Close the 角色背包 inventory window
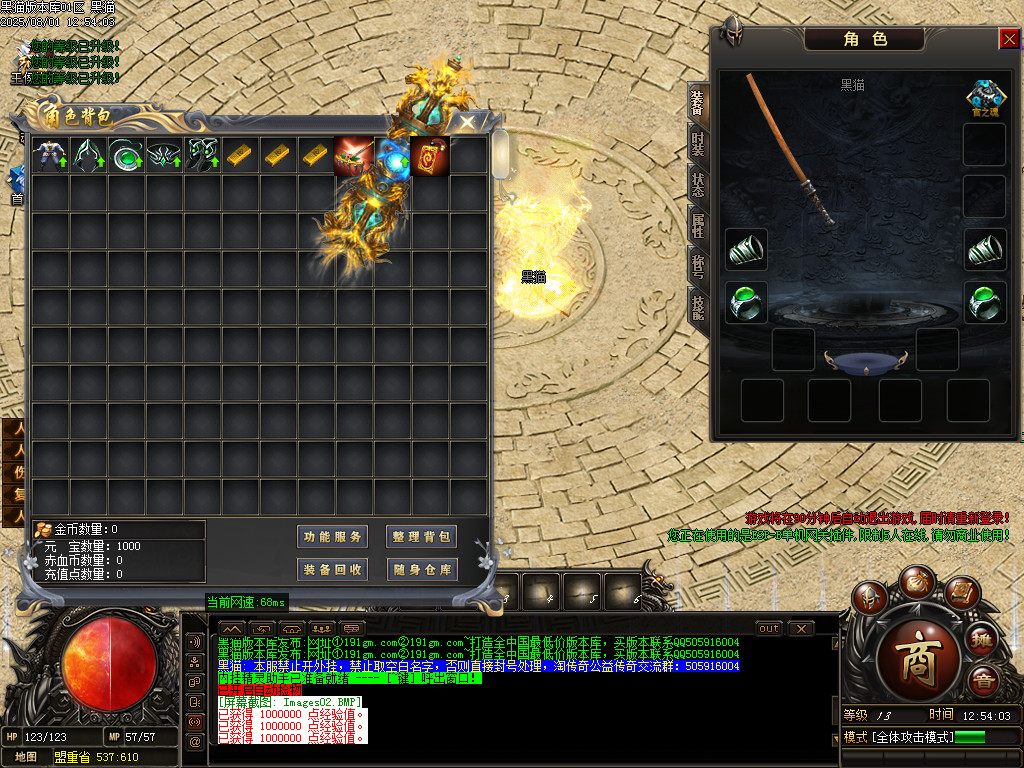Viewport: 1024px width, 768px height. (467, 122)
